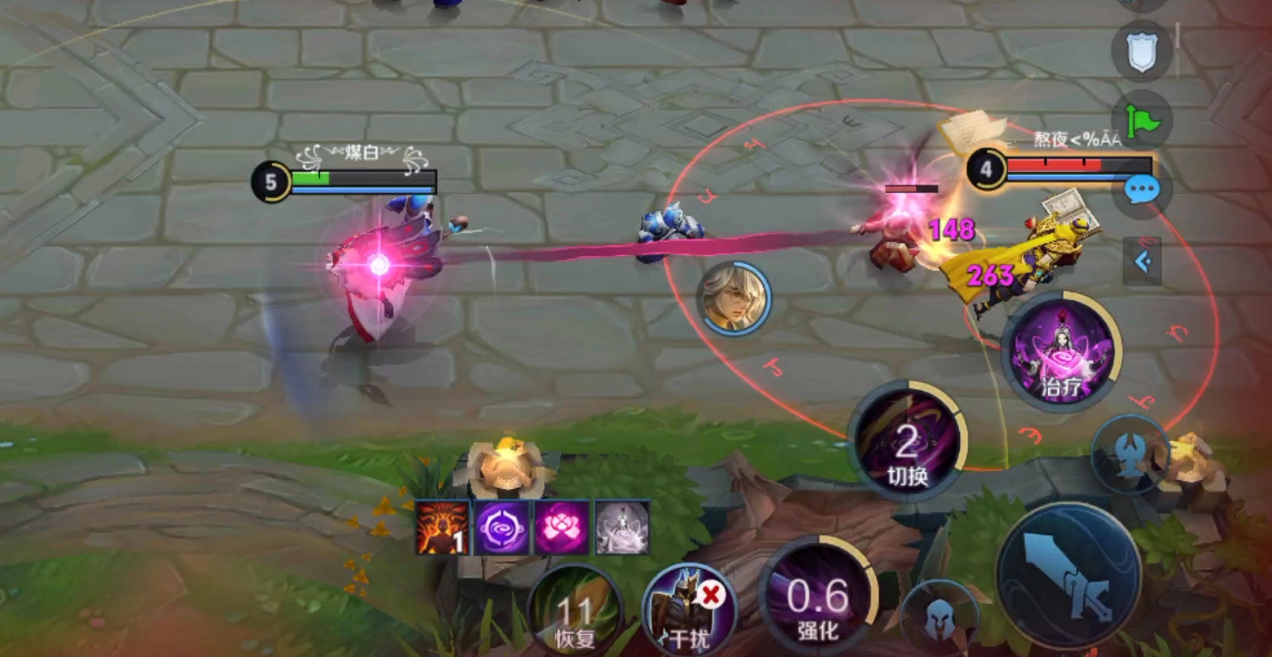
Task: Trigger the 强化 skill
Action: (x=818, y=596)
